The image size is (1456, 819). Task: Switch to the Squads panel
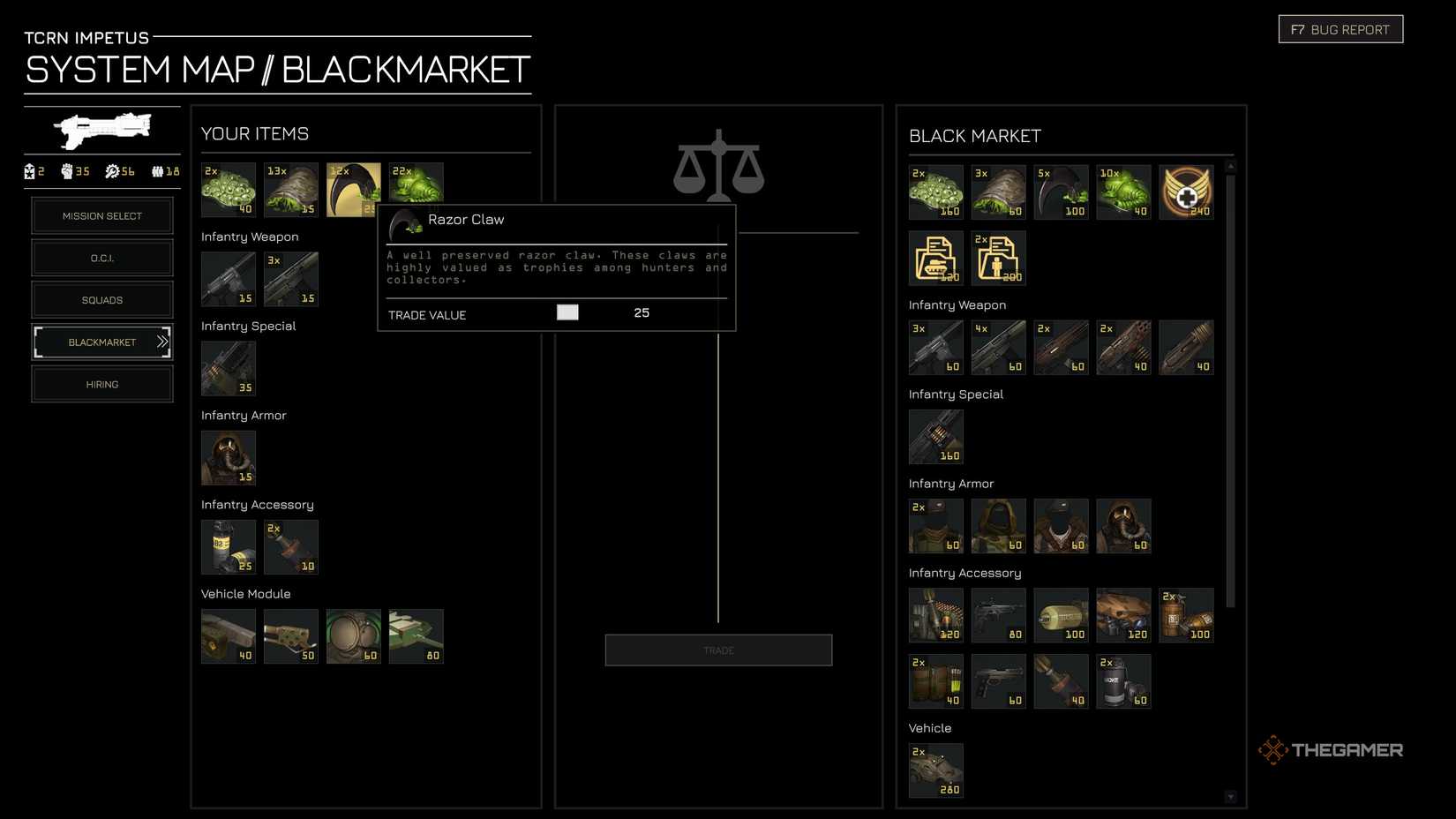(102, 299)
